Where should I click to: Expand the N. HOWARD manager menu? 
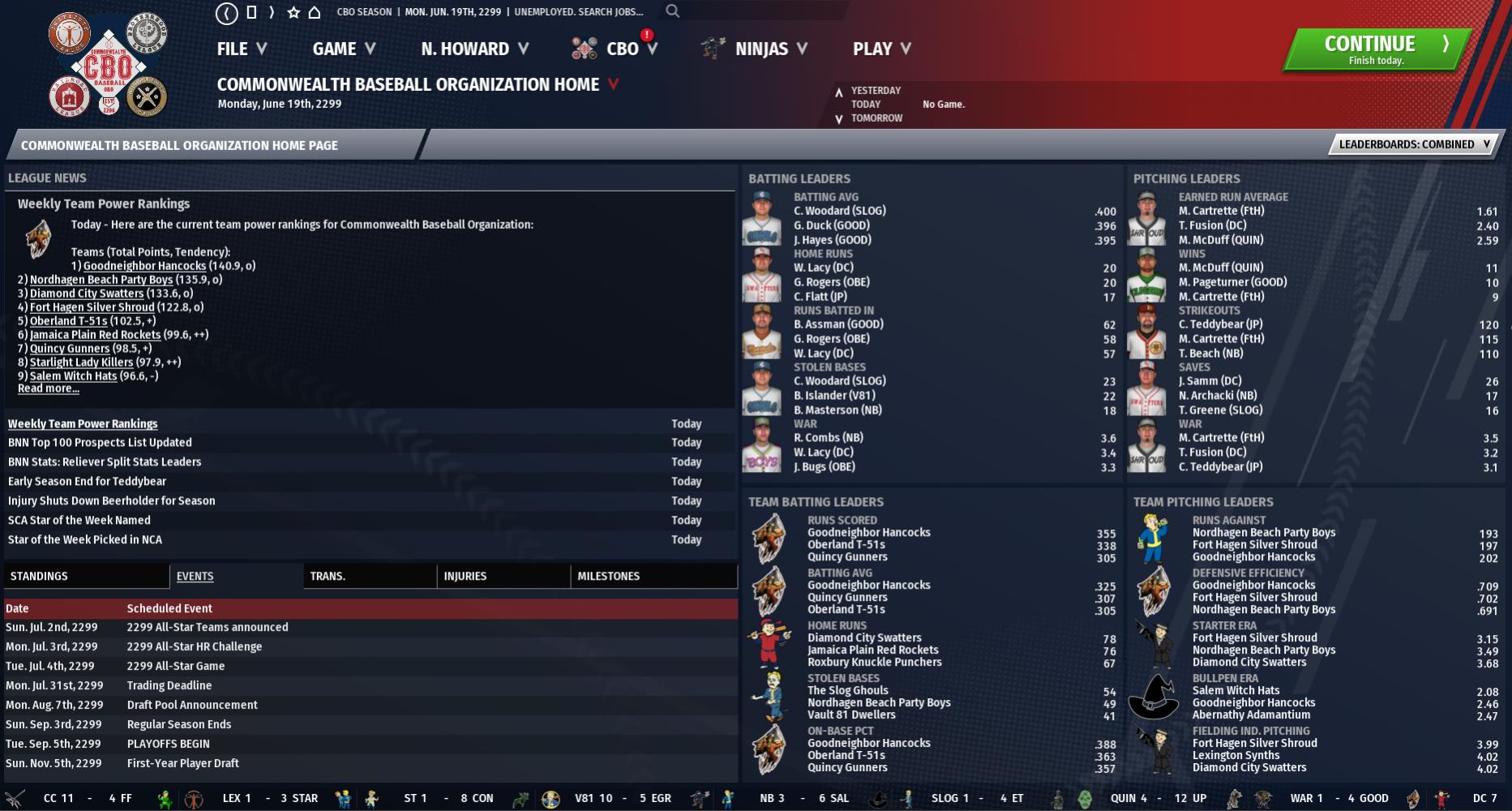[474, 49]
